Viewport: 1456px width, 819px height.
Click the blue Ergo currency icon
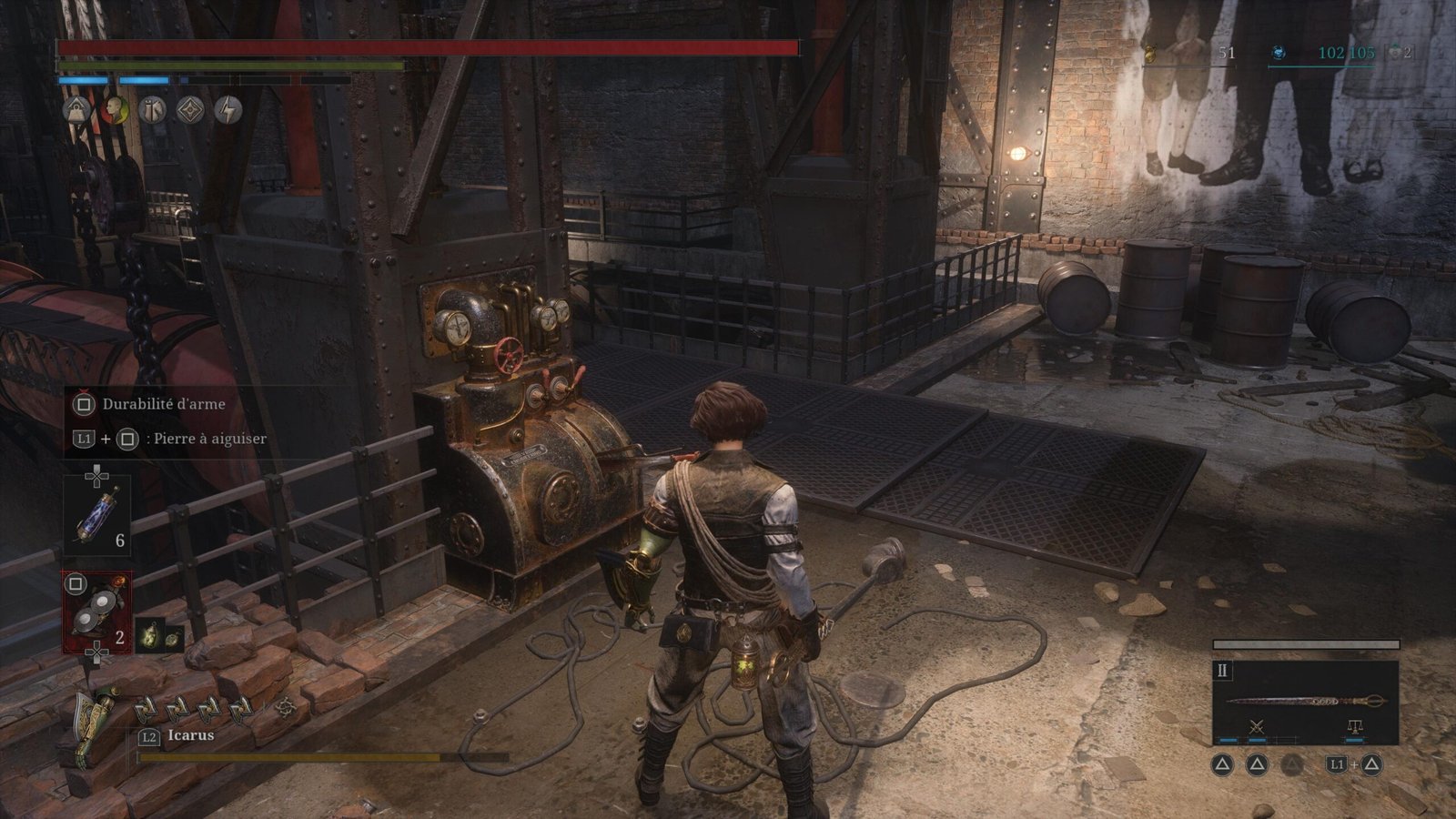tap(1279, 53)
